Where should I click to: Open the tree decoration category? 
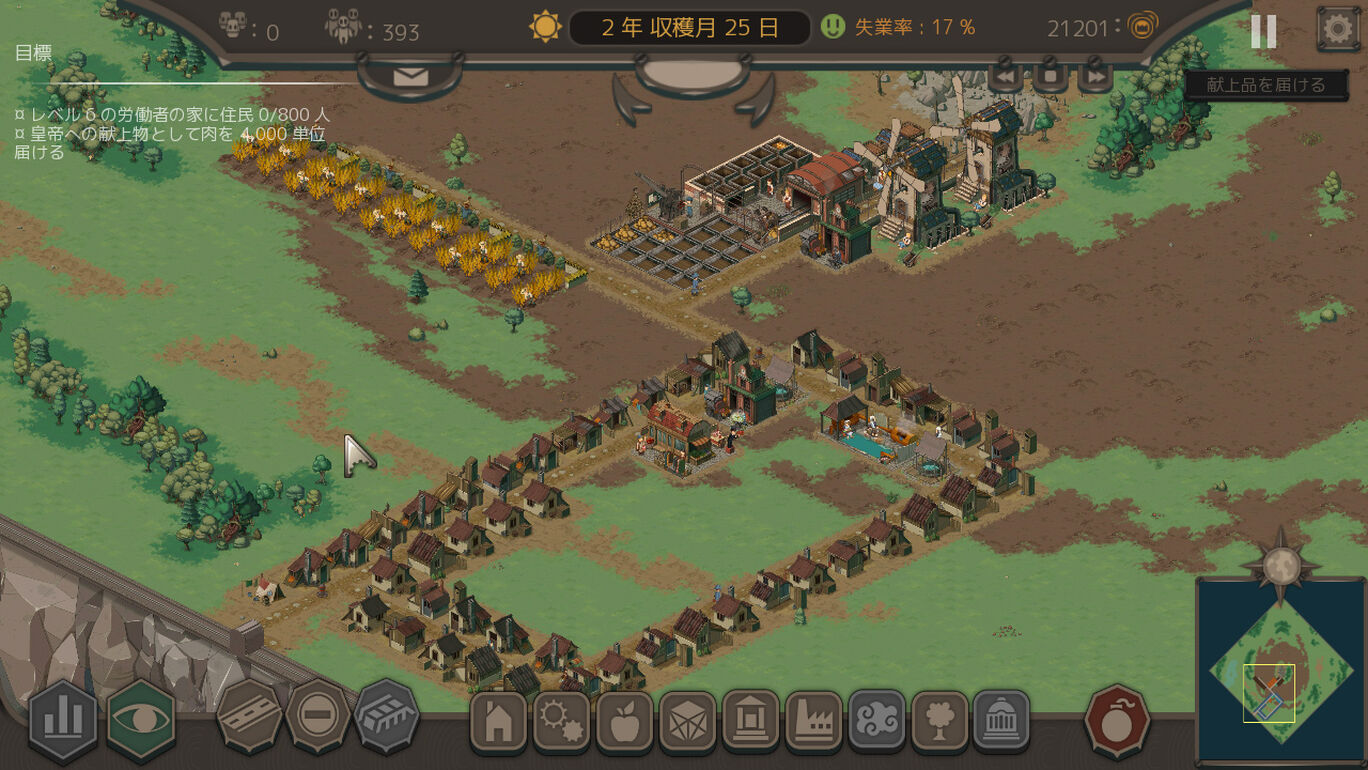[939, 720]
